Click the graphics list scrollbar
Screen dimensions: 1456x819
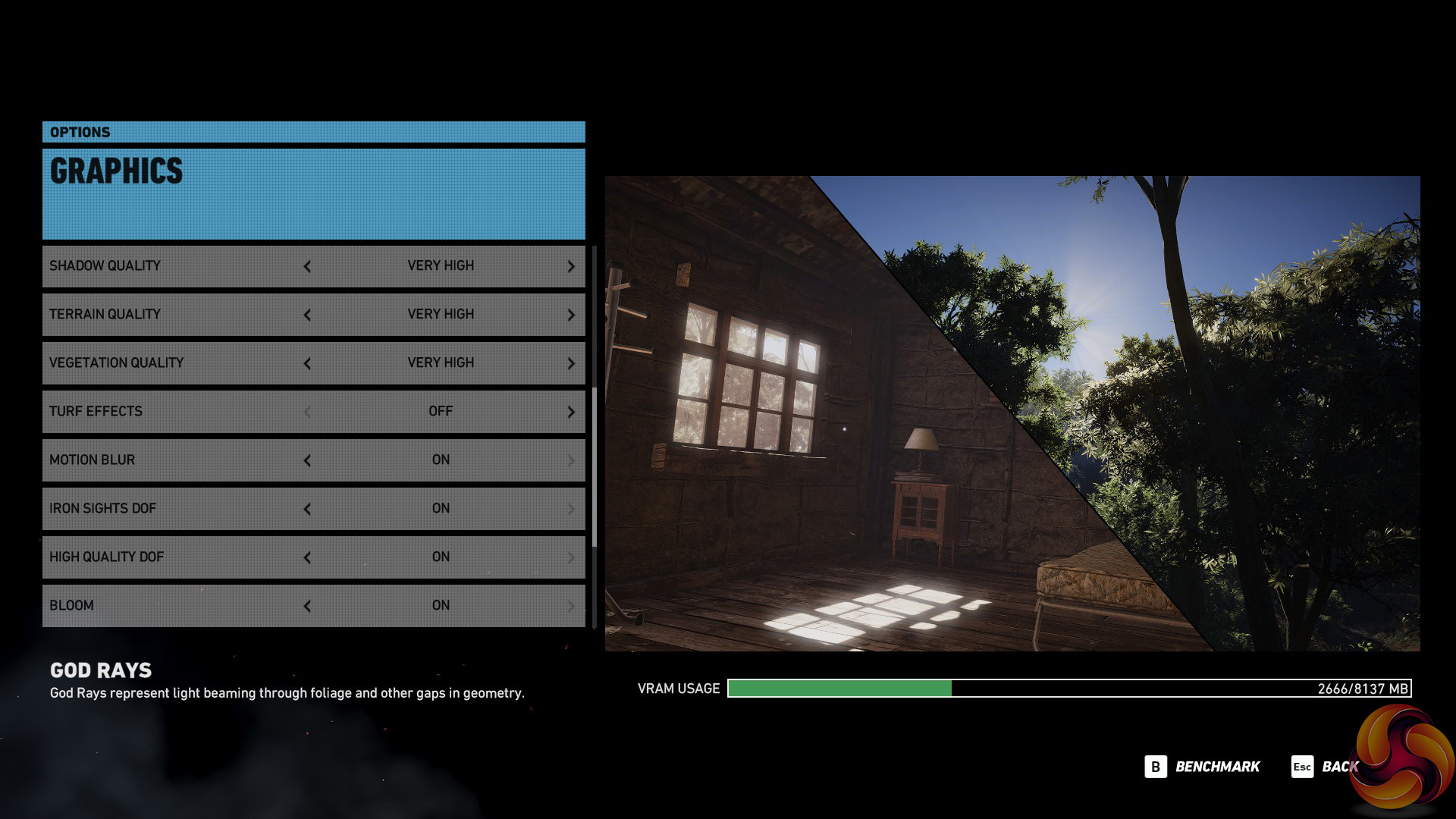coord(595,466)
